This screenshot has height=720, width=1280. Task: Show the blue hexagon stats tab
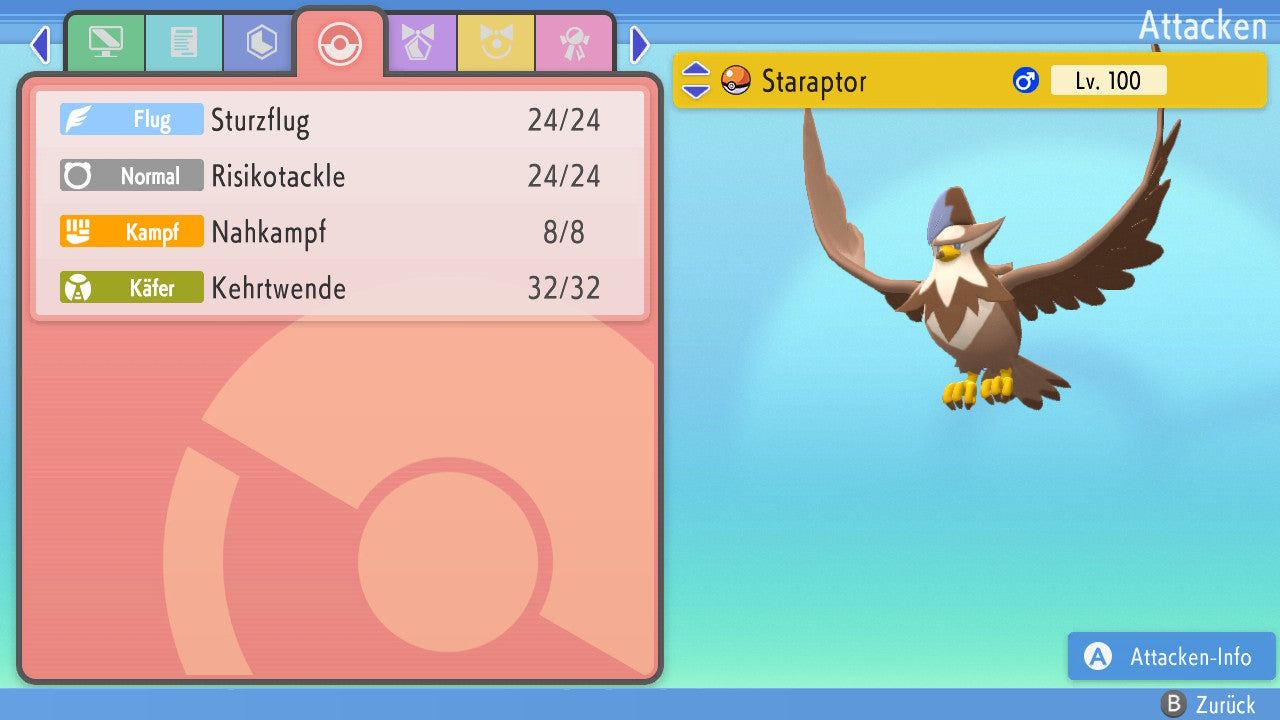(261, 43)
